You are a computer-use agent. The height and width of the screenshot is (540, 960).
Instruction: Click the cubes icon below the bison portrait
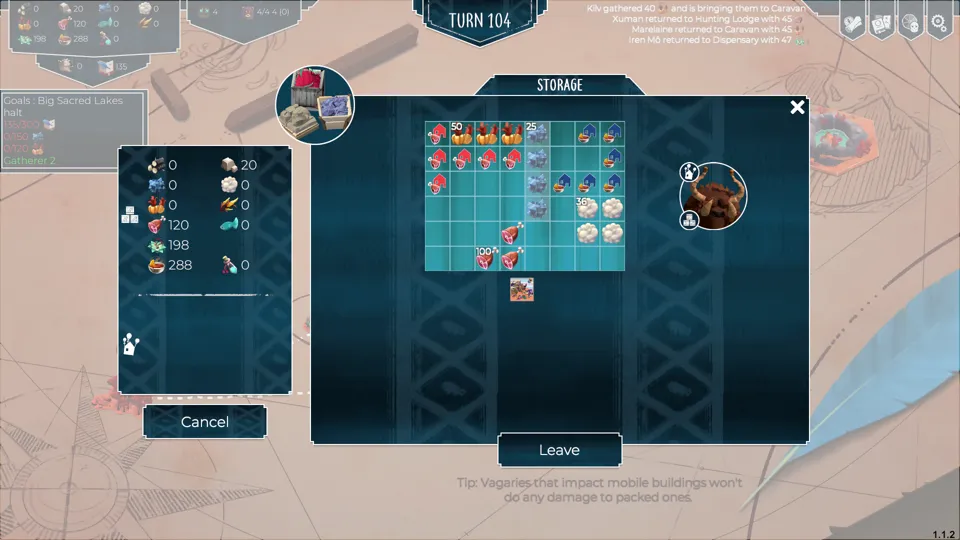coord(689,221)
